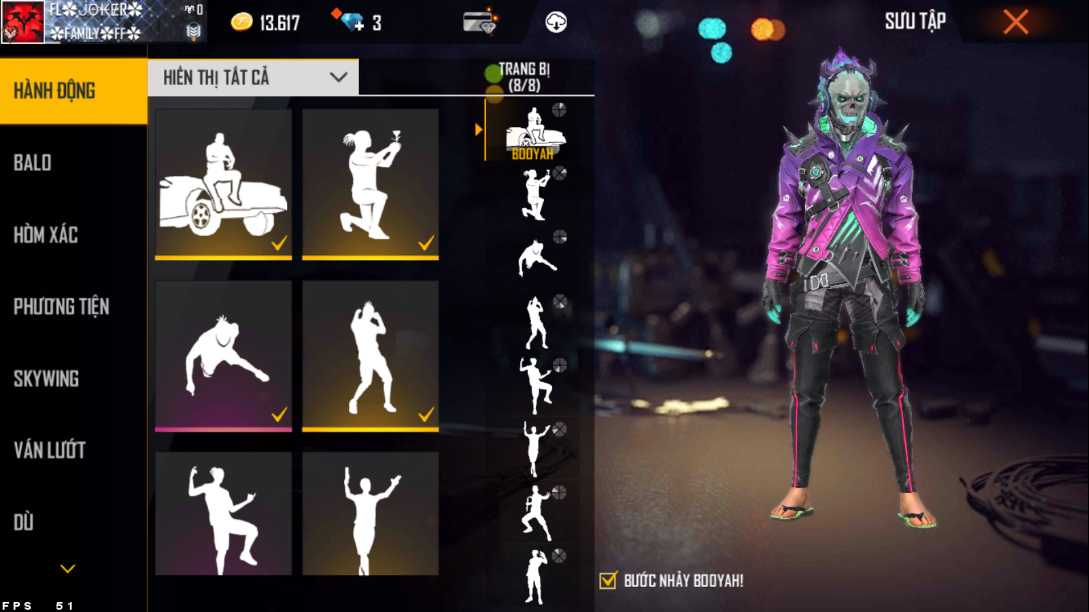Click the cloud download icon
This screenshot has width=1089, height=612.
click(556, 22)
